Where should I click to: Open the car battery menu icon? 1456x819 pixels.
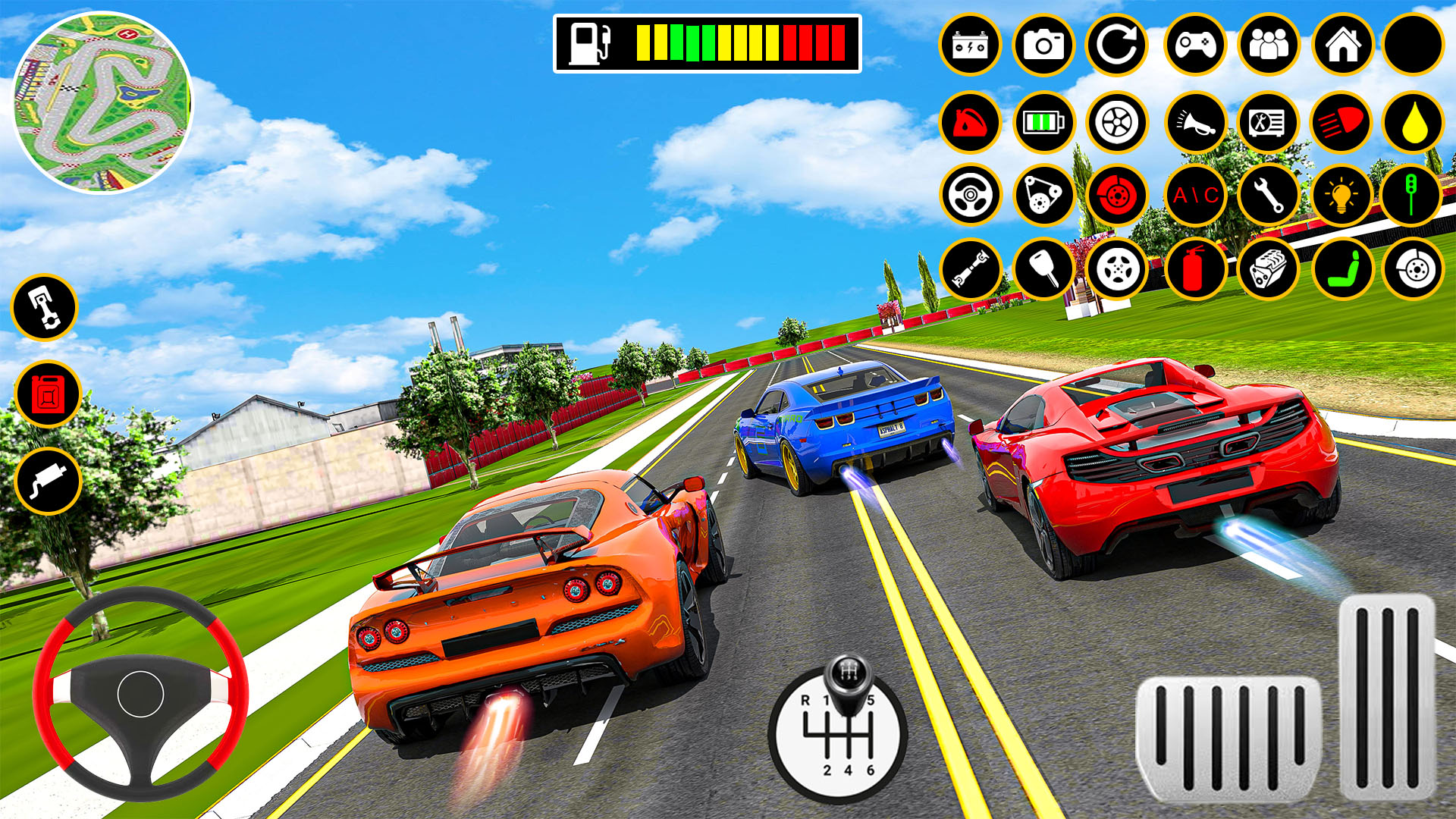(971, 45)
